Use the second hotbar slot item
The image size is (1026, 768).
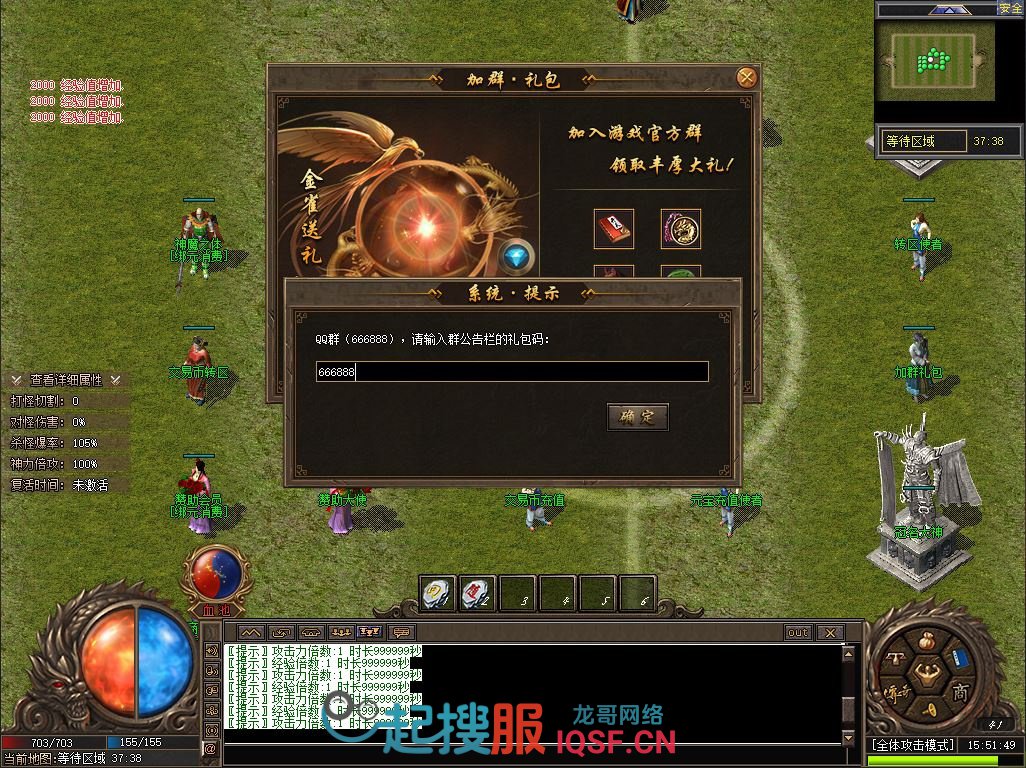tap(478, 594)
